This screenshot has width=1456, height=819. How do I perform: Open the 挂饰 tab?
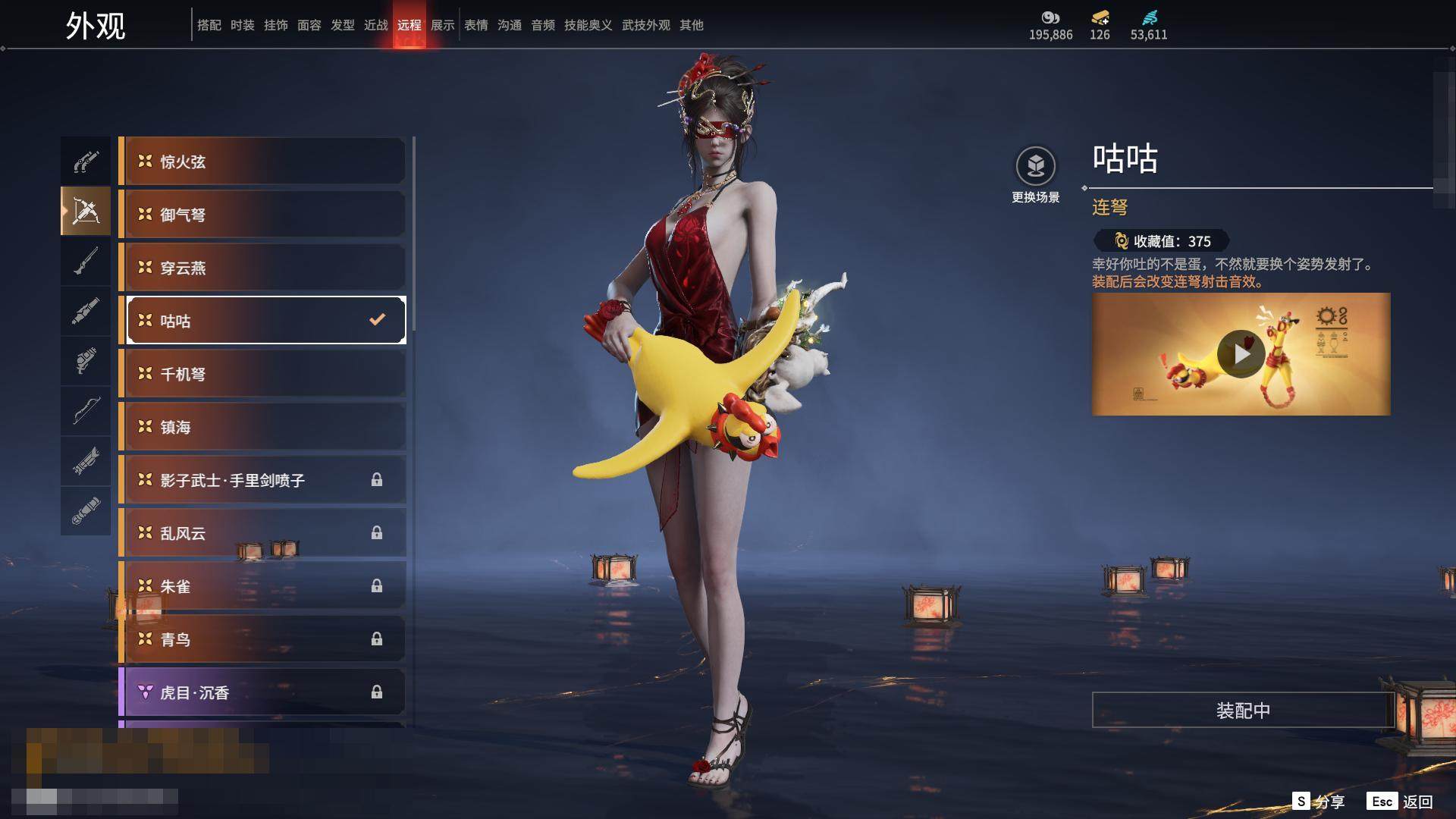[x=276, y=25]
